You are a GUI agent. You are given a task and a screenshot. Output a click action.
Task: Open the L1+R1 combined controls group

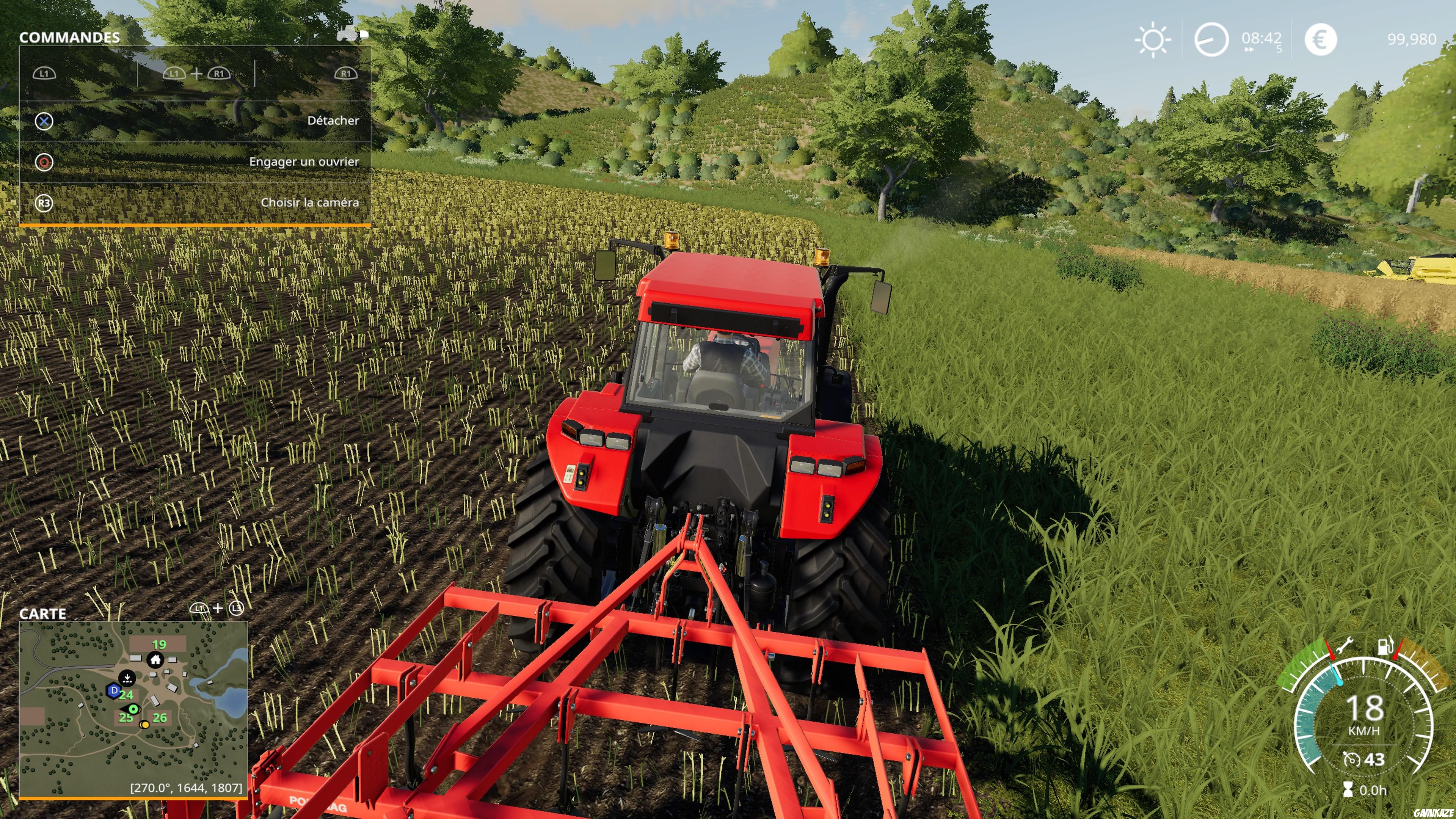coord(197,74)
